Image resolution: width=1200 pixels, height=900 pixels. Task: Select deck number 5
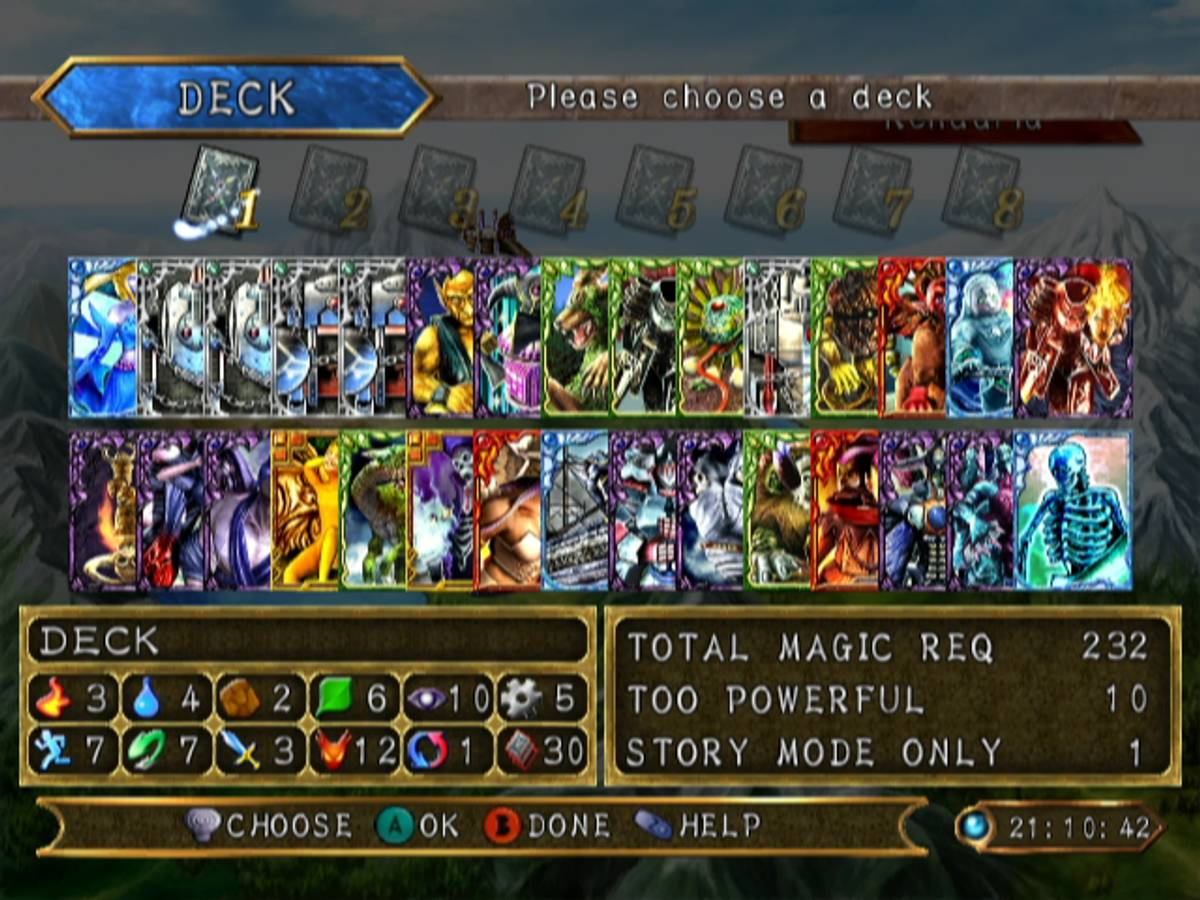coord(653,190)
